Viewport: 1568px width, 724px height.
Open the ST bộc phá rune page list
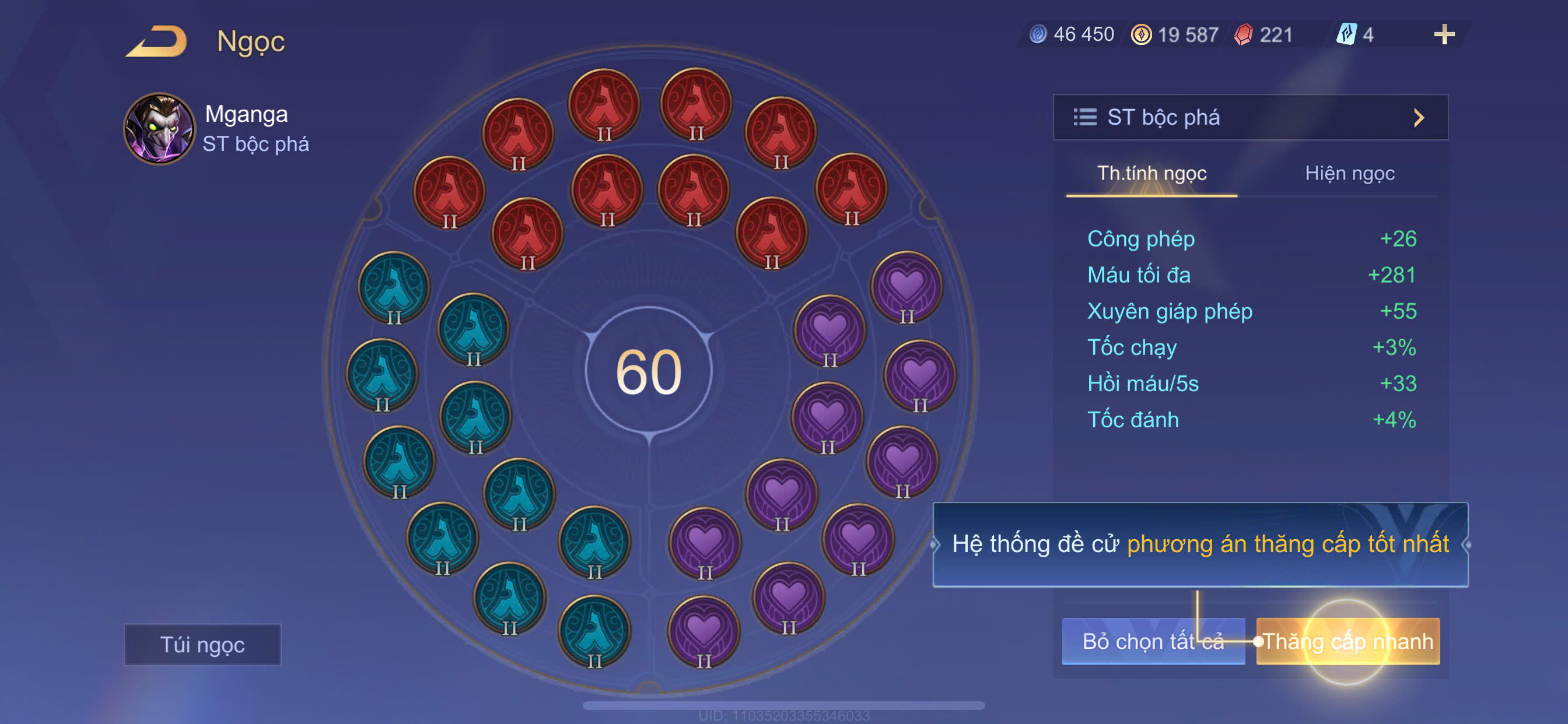(x=1250, y=117)
